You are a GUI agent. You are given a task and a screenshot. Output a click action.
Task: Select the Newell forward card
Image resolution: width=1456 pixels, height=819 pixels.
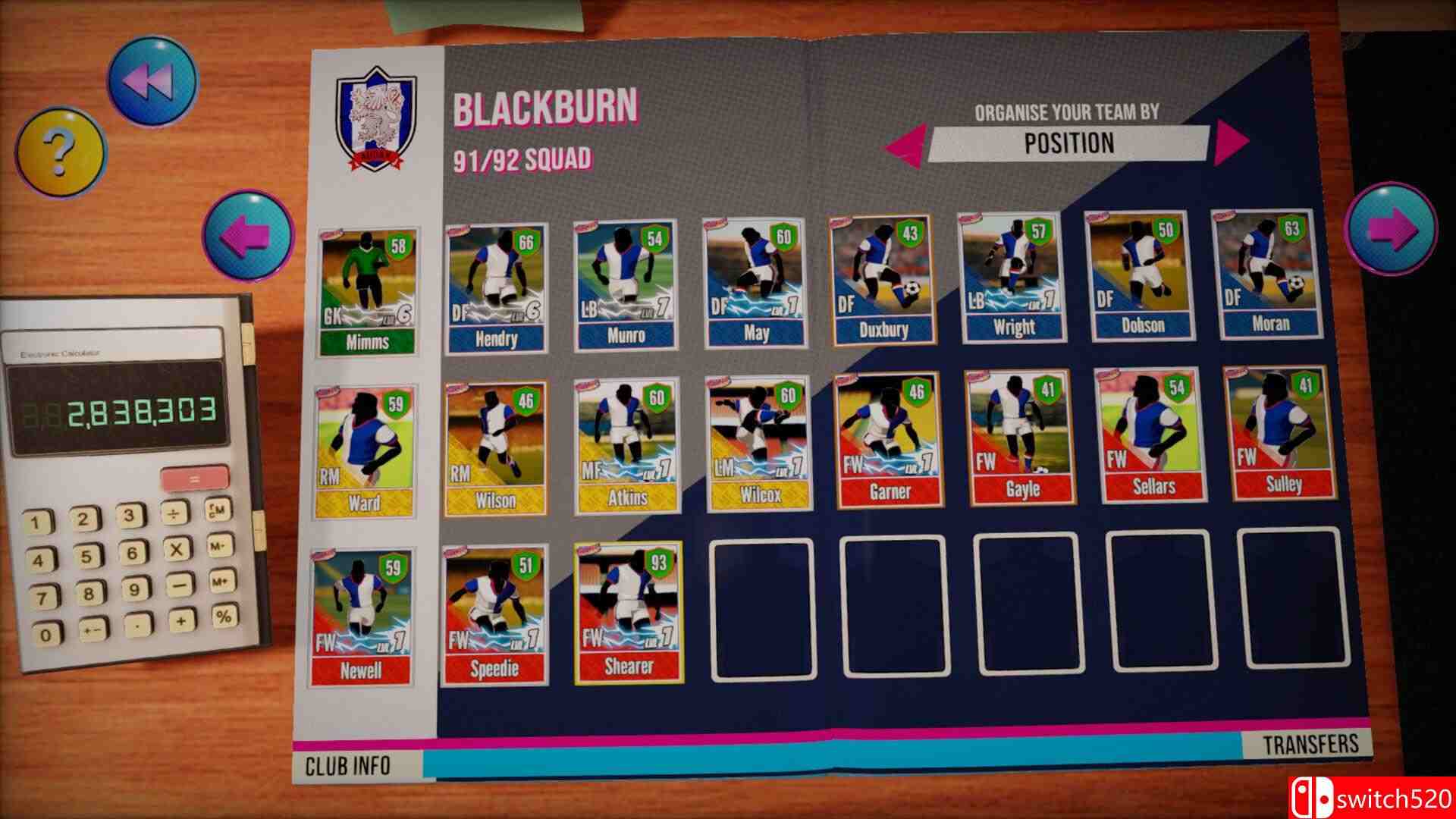(362, 617)
